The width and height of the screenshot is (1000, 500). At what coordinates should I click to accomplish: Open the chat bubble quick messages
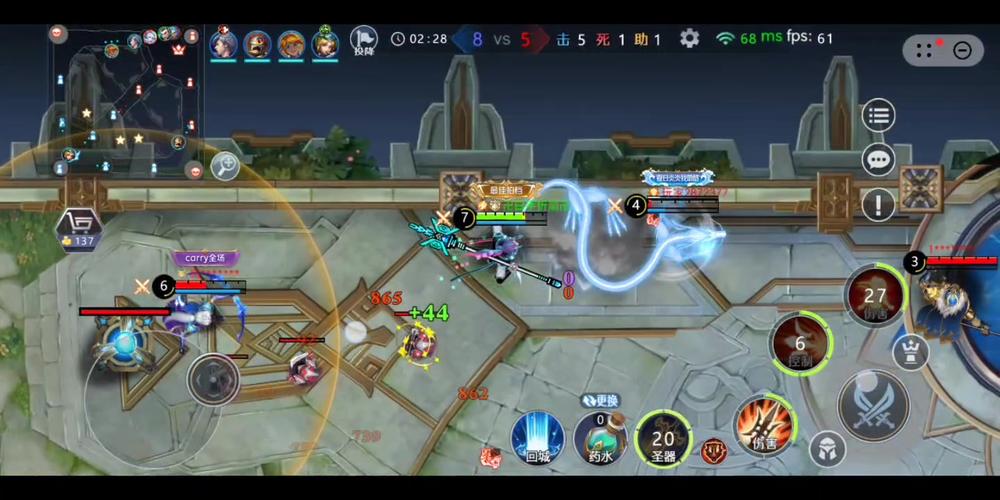878,159
